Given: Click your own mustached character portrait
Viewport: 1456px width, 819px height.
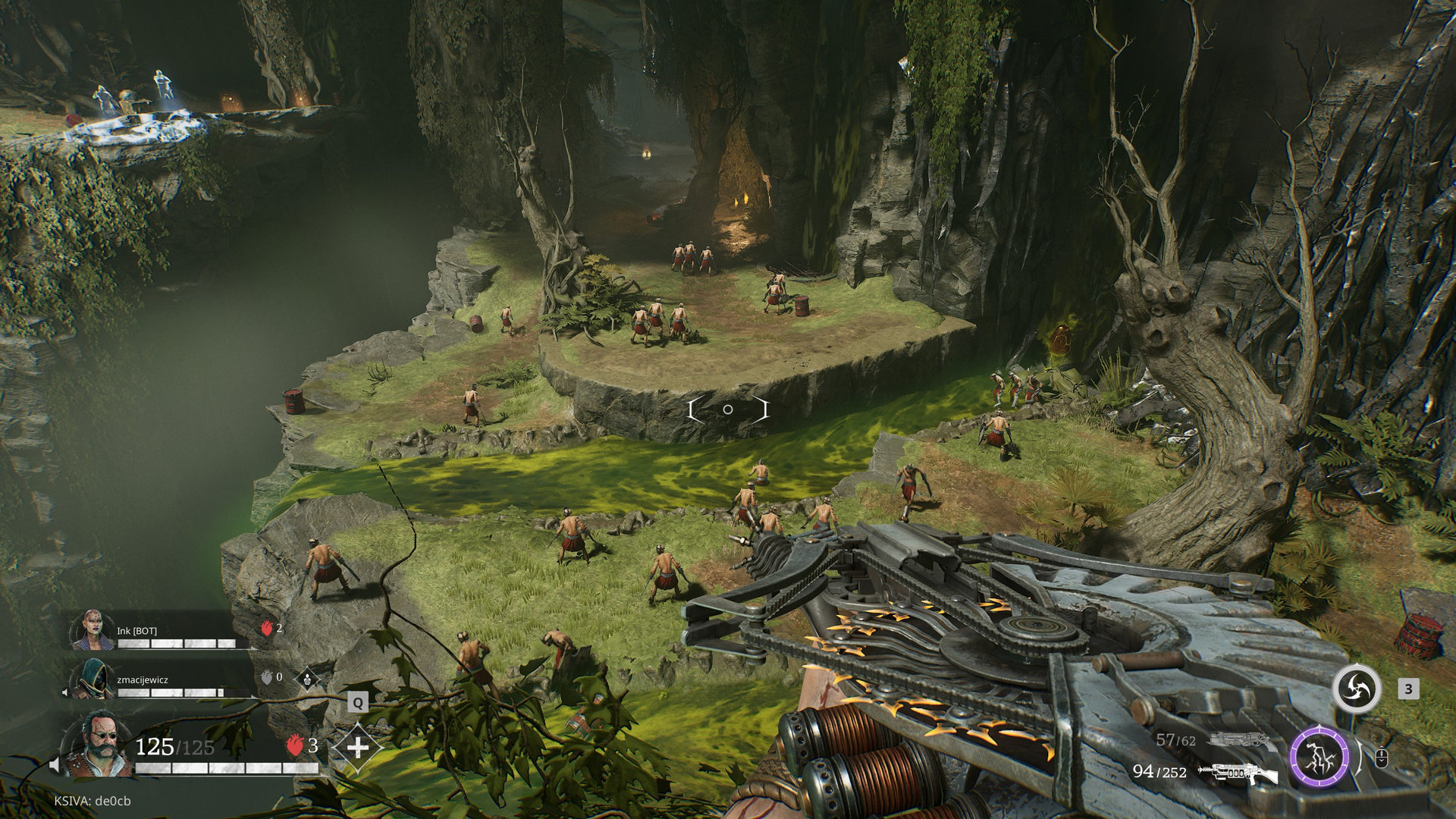Looking at the screenshot, I should click(99, 745).
